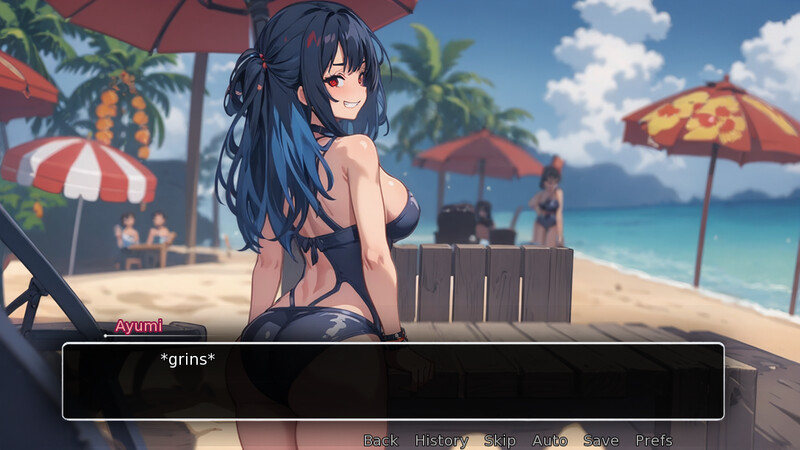The width and height of the screenshot is (800, 450).
Task: Go back with the Back button
Action: [380, 440]
